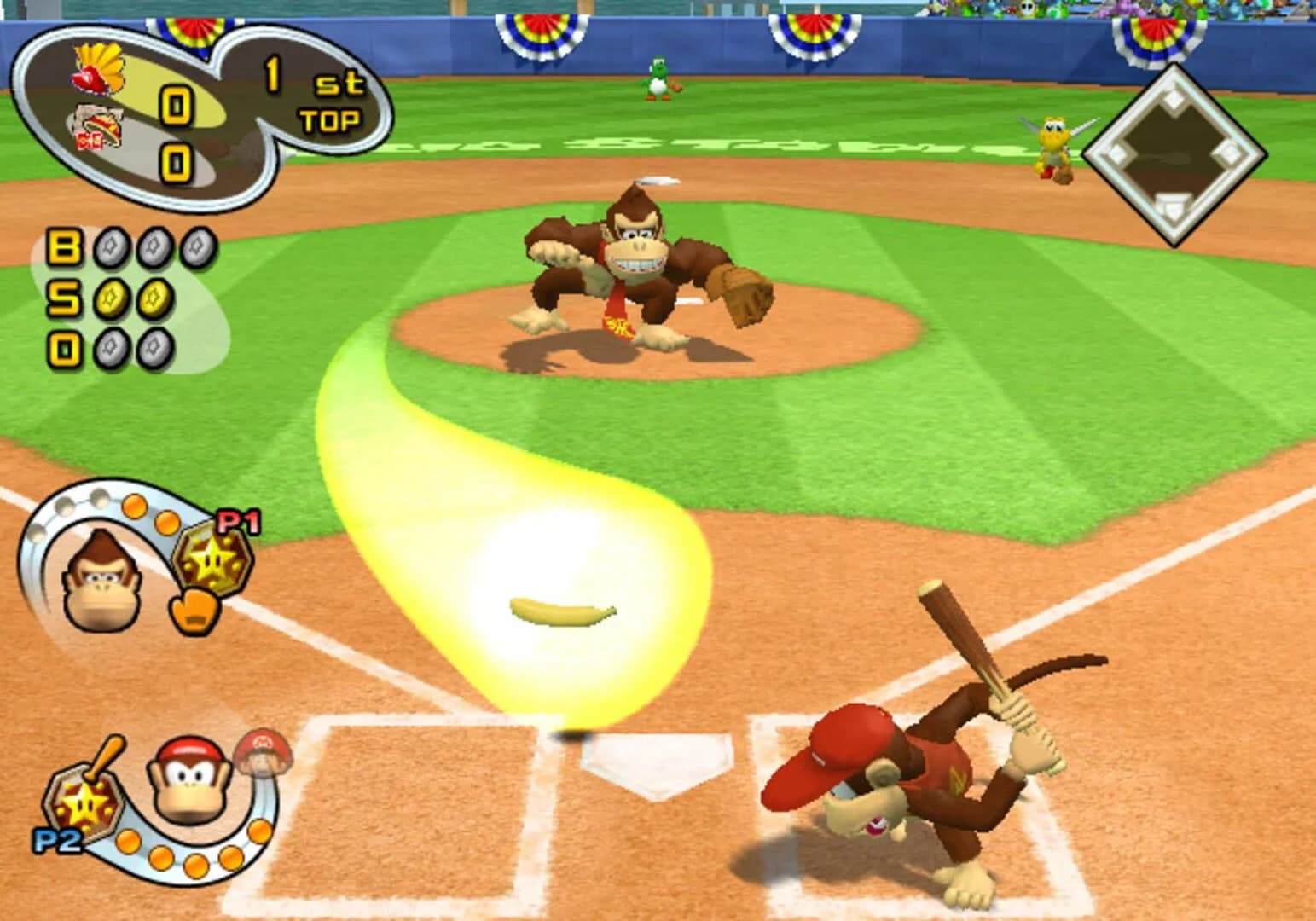
Task: Click an orange energy orb on P2's meter
Action: point(196,864)
